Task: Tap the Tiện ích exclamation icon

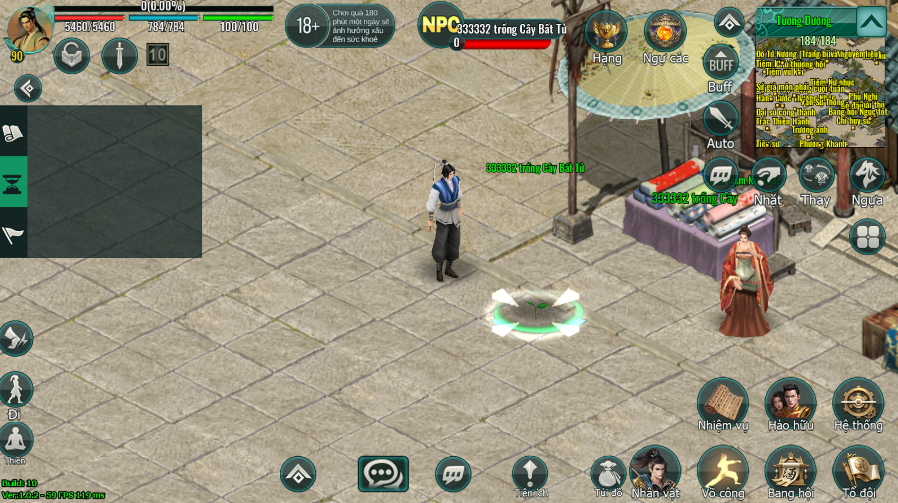Action: pos(530,472)
